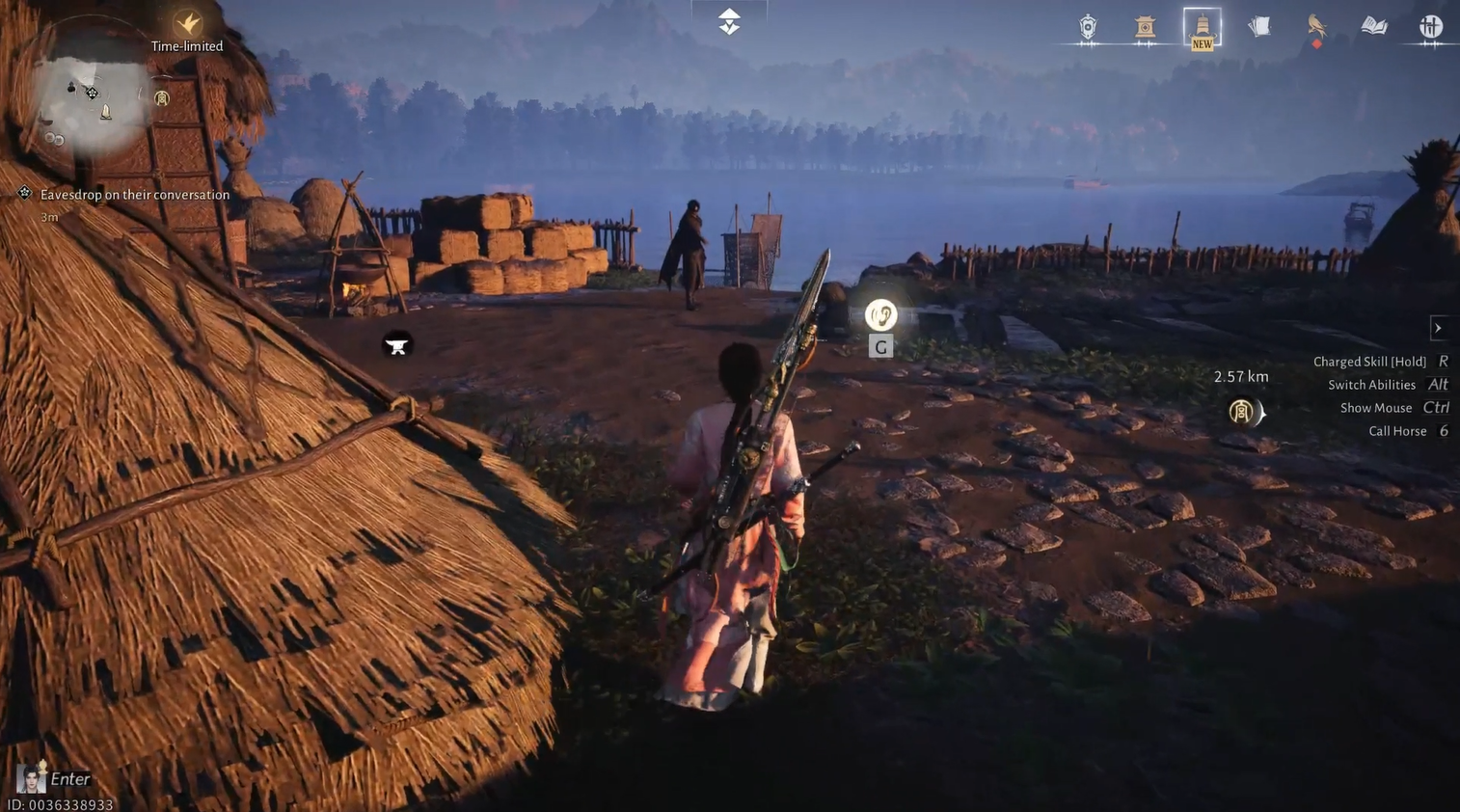Open the Time-limited event bird icon
Viewport: 1460px width, 812px height.
(187, 24)
